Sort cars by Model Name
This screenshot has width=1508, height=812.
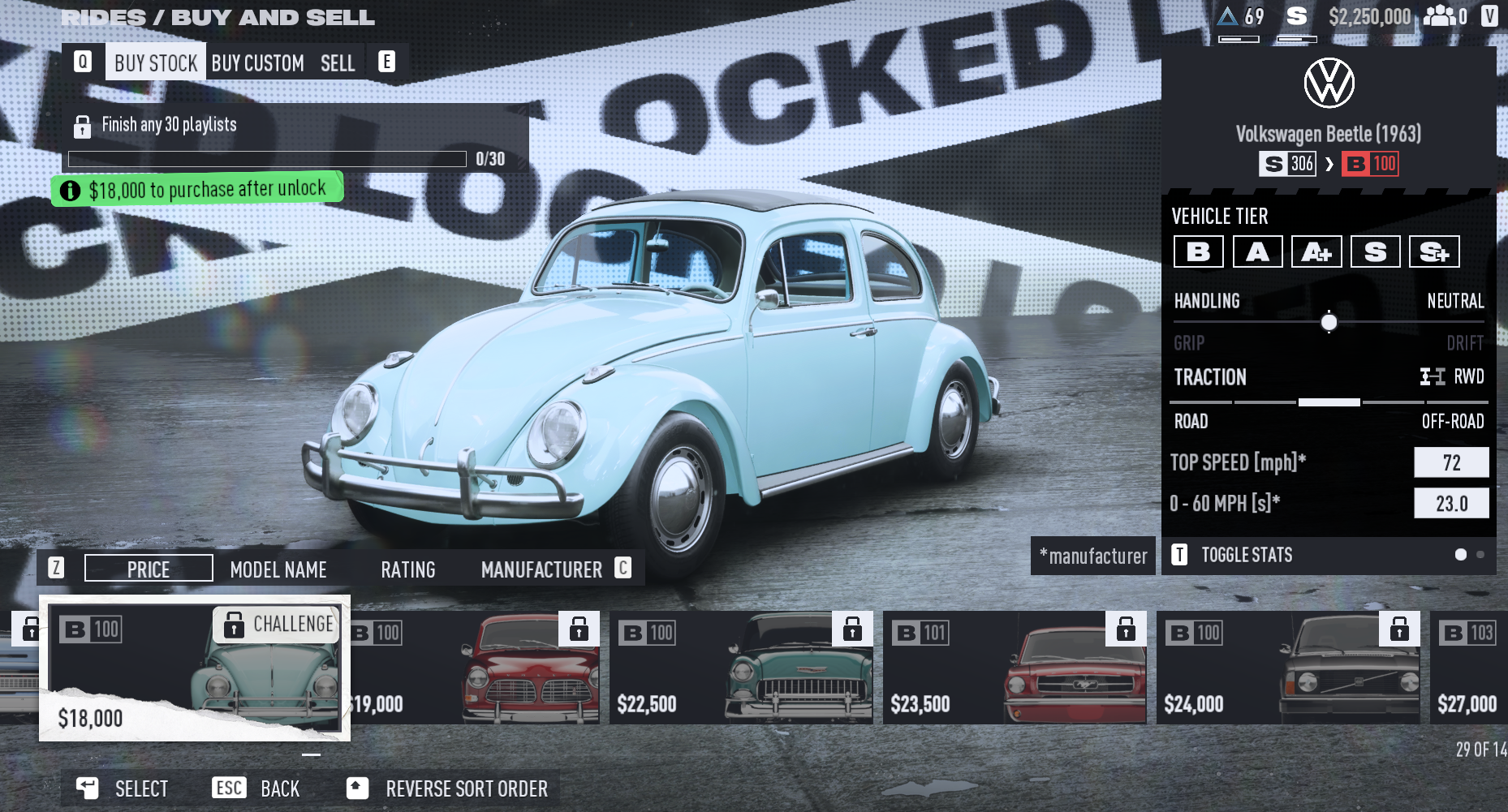278,569
